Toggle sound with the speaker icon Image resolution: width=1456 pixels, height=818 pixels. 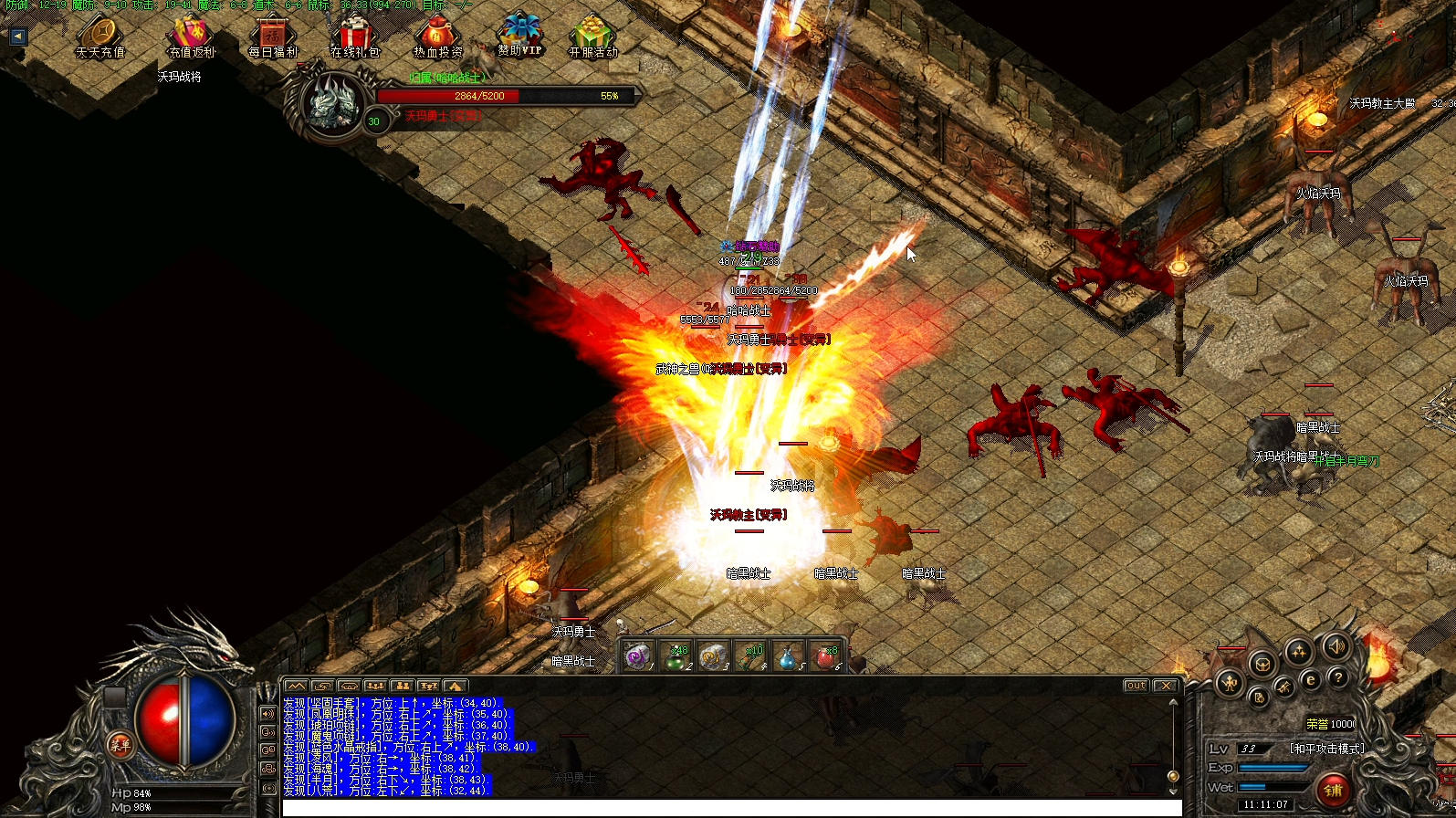coord(1336,648)
